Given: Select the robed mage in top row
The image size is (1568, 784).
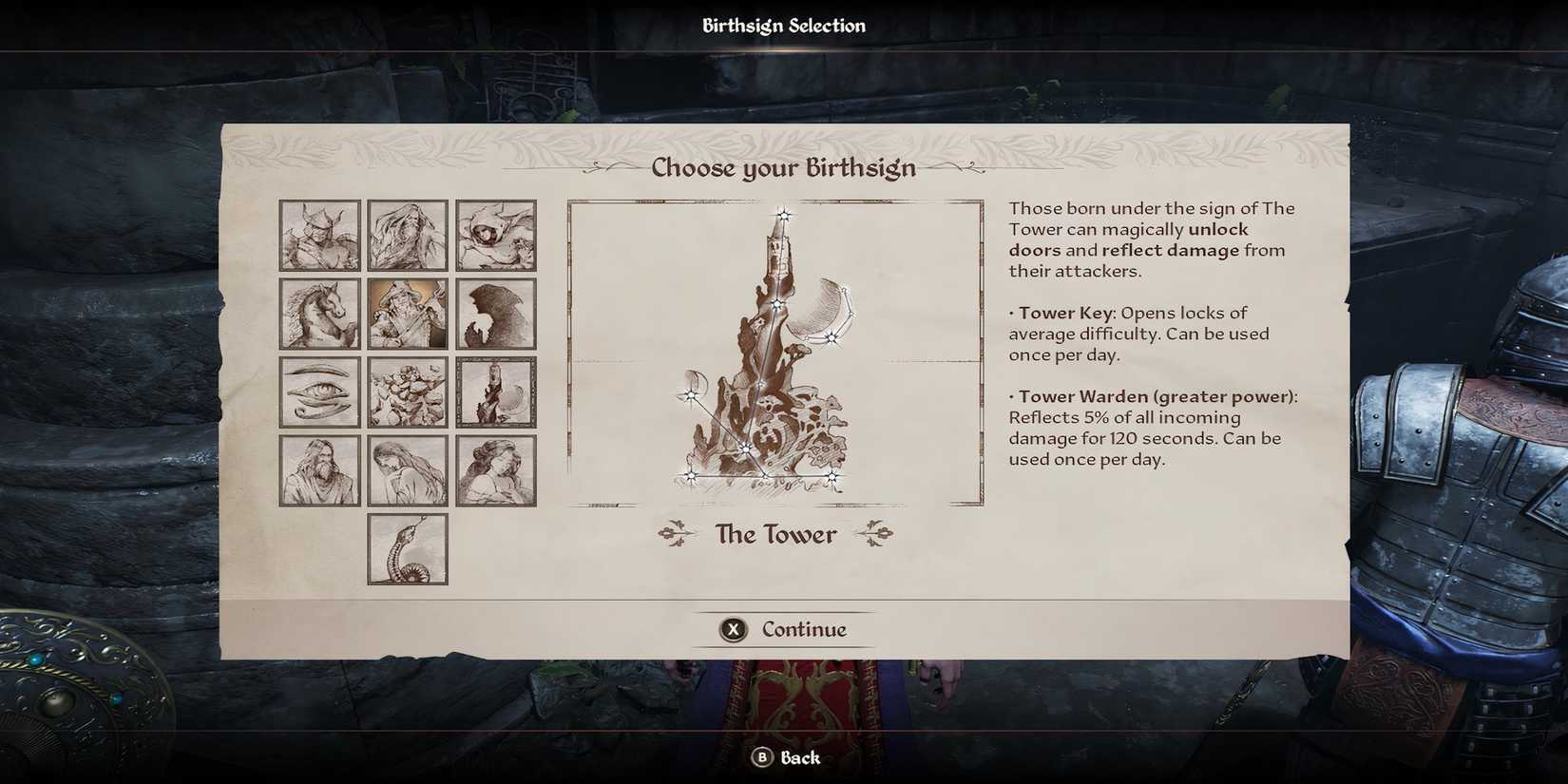Looking at the screenshot, I should click(x=407, y=236).
